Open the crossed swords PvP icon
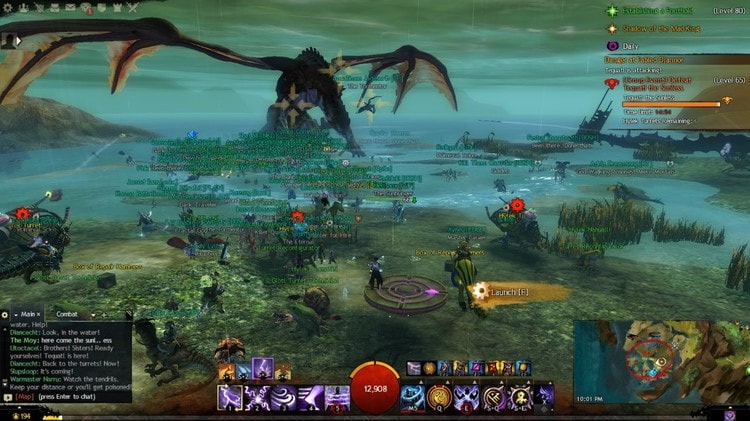Image resolution: width=750 pixels, height=421 pixels. click(132, 6)
